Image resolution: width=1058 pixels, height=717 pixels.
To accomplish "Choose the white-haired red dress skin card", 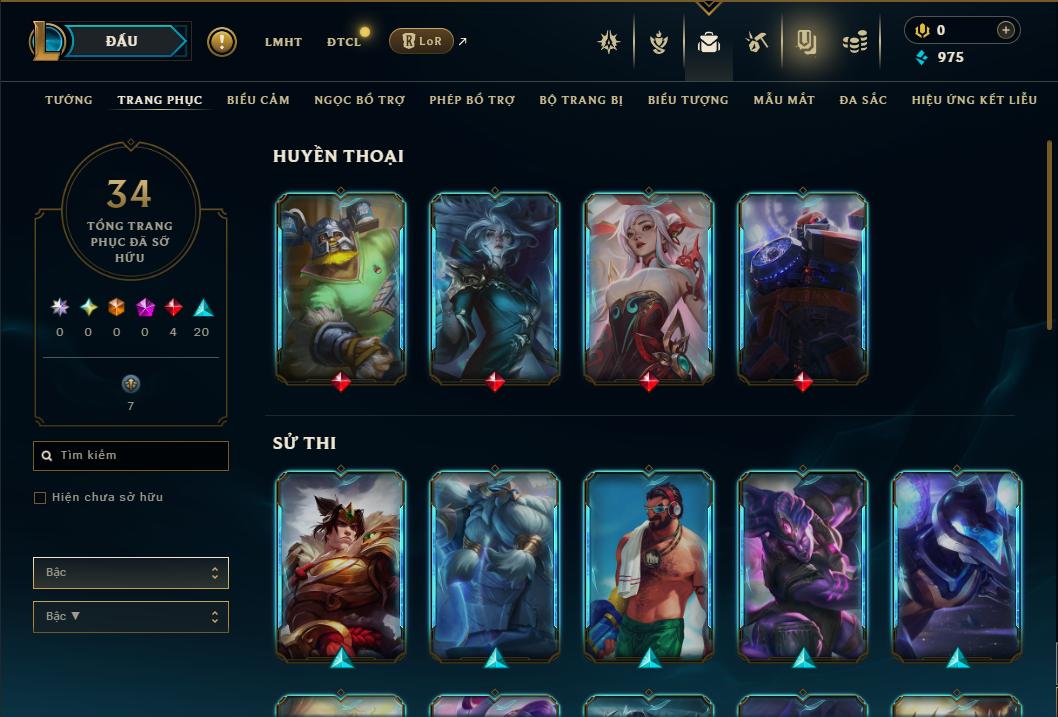I will coord(649,286).
